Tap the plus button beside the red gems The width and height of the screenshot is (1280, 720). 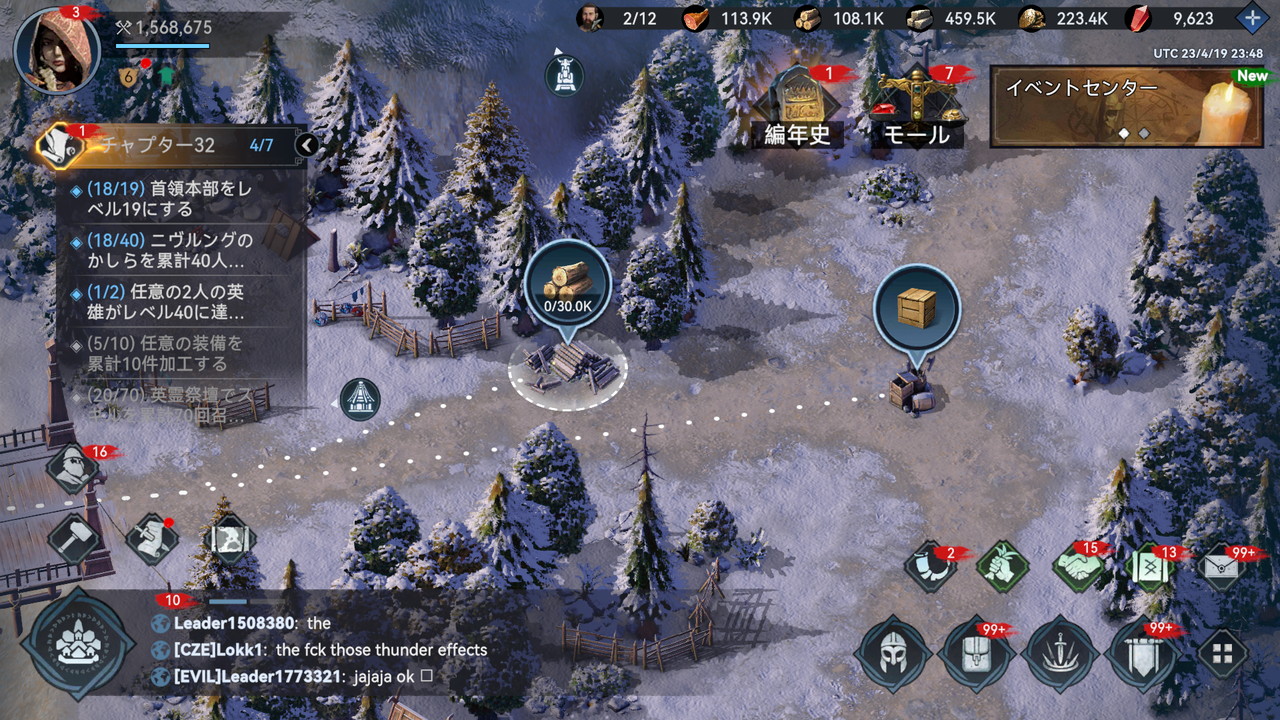point(1251,18)
